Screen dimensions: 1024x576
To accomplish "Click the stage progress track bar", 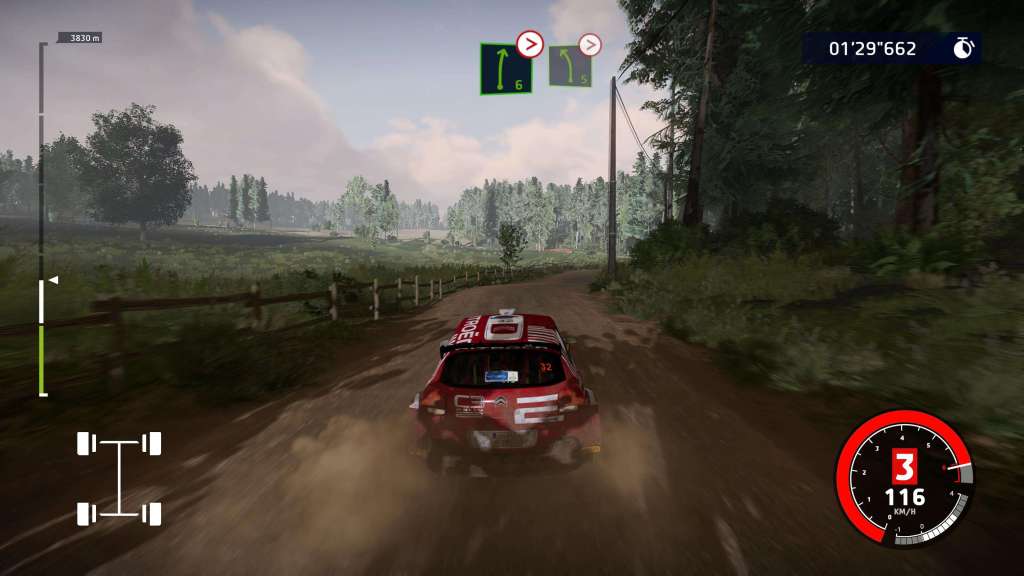I will pyautogui.click(x=42, y=220).
